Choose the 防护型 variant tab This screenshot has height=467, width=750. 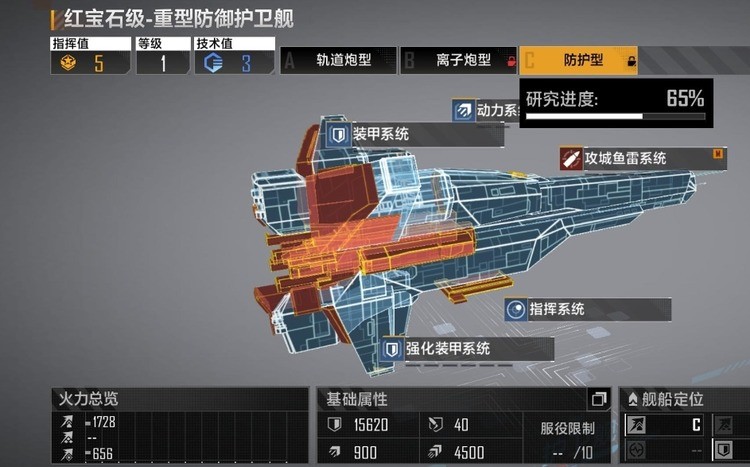coord(579,61)
